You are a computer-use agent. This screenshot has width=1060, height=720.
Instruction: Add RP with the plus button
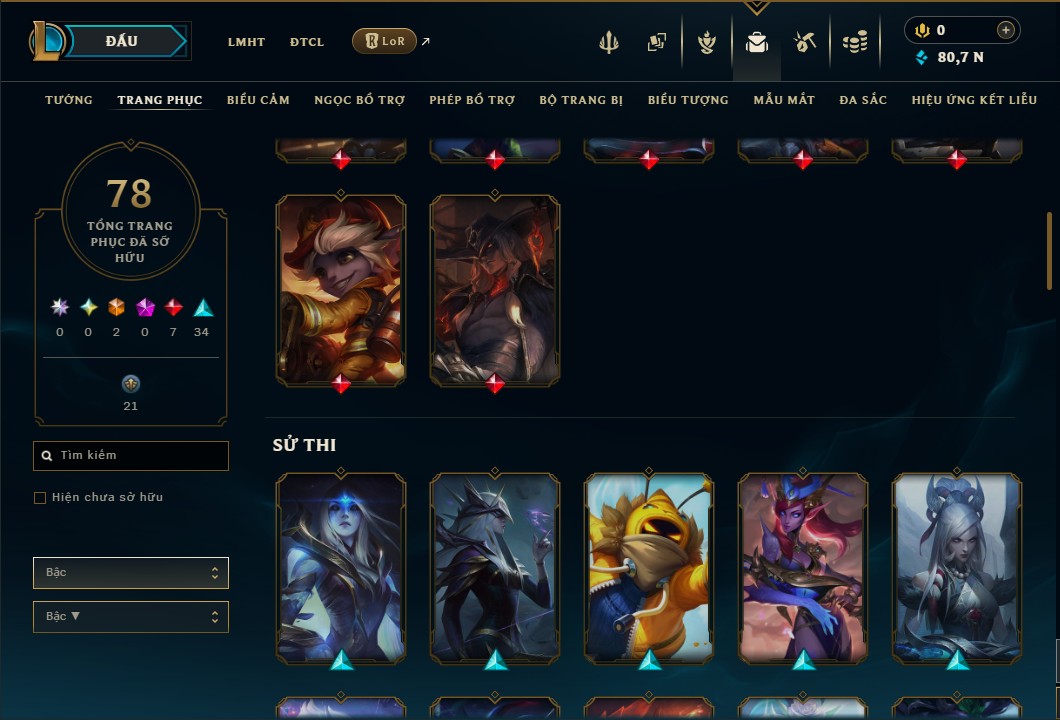pyautogui.click(x=1006, y=30)
